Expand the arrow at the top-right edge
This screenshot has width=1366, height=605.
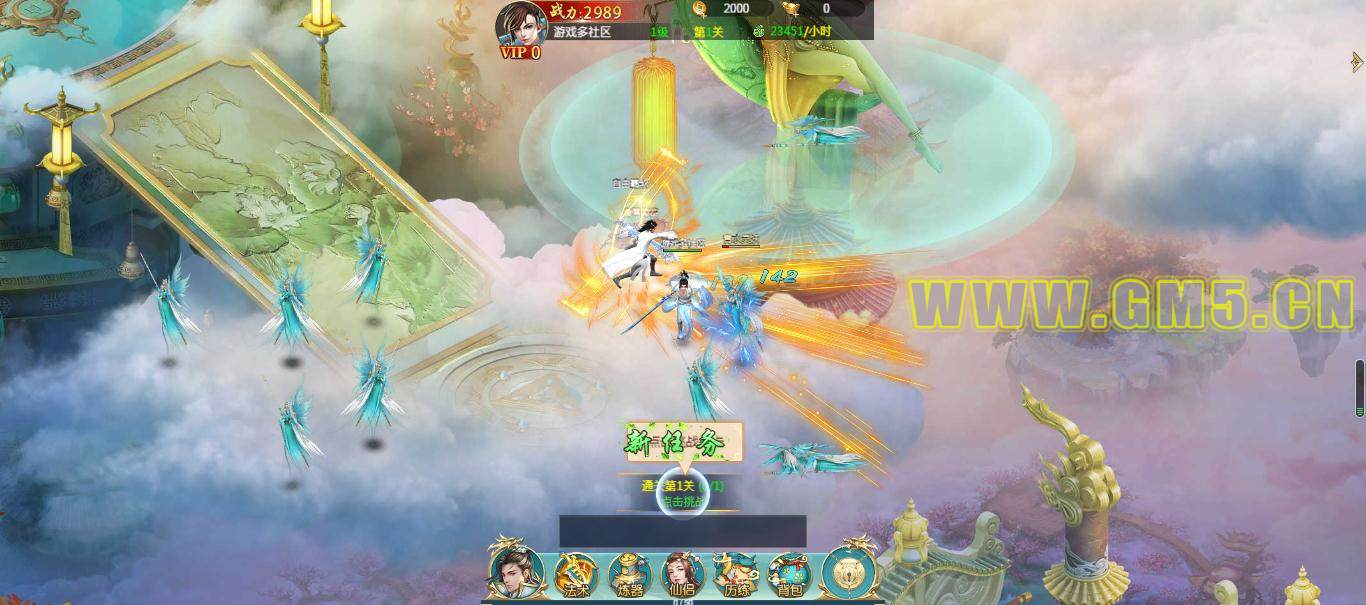pos(1357,61)
